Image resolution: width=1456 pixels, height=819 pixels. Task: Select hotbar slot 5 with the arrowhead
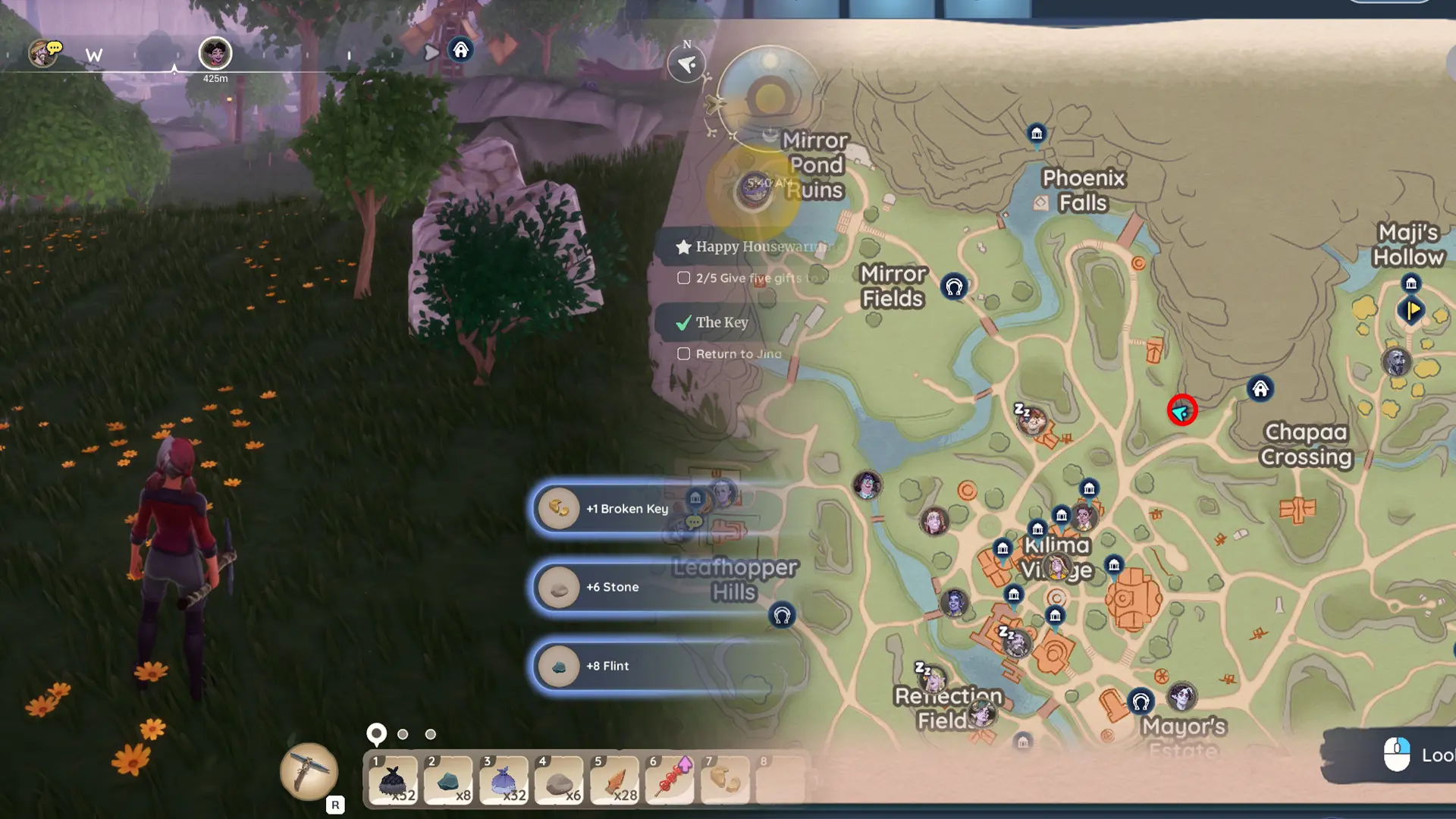point(615,780)
